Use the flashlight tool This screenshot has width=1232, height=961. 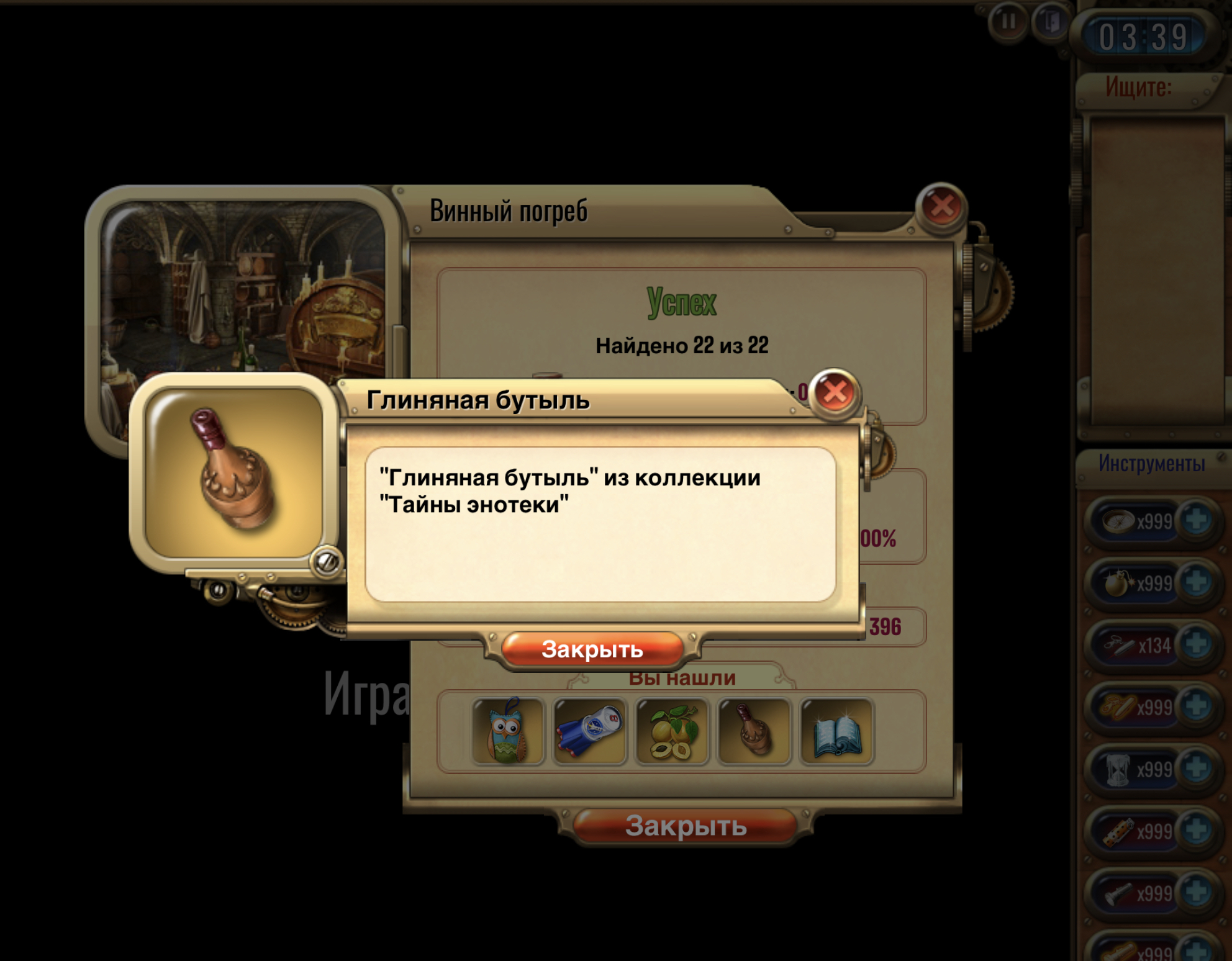point(1118,893)
